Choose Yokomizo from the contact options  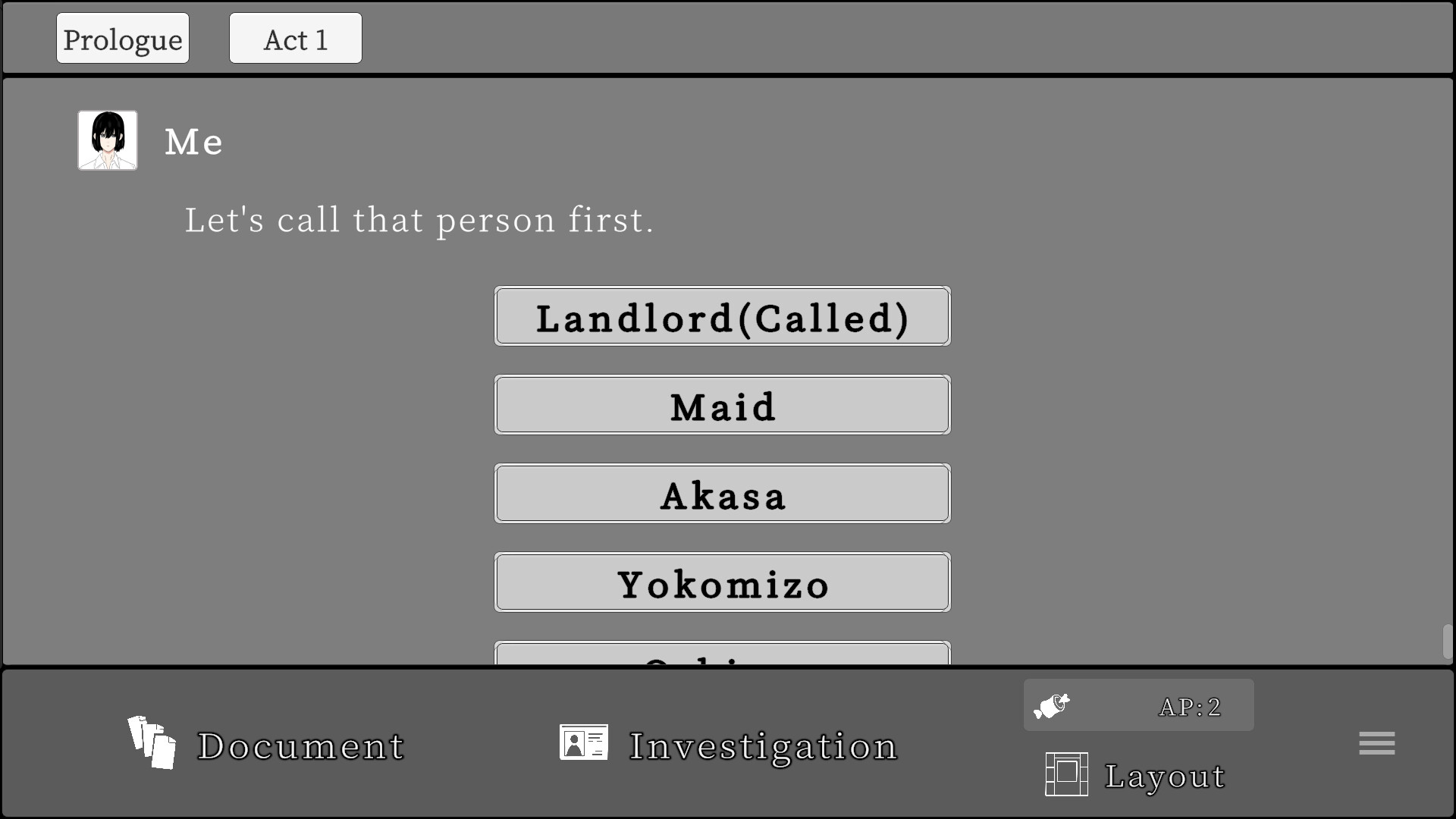[722, 583]
